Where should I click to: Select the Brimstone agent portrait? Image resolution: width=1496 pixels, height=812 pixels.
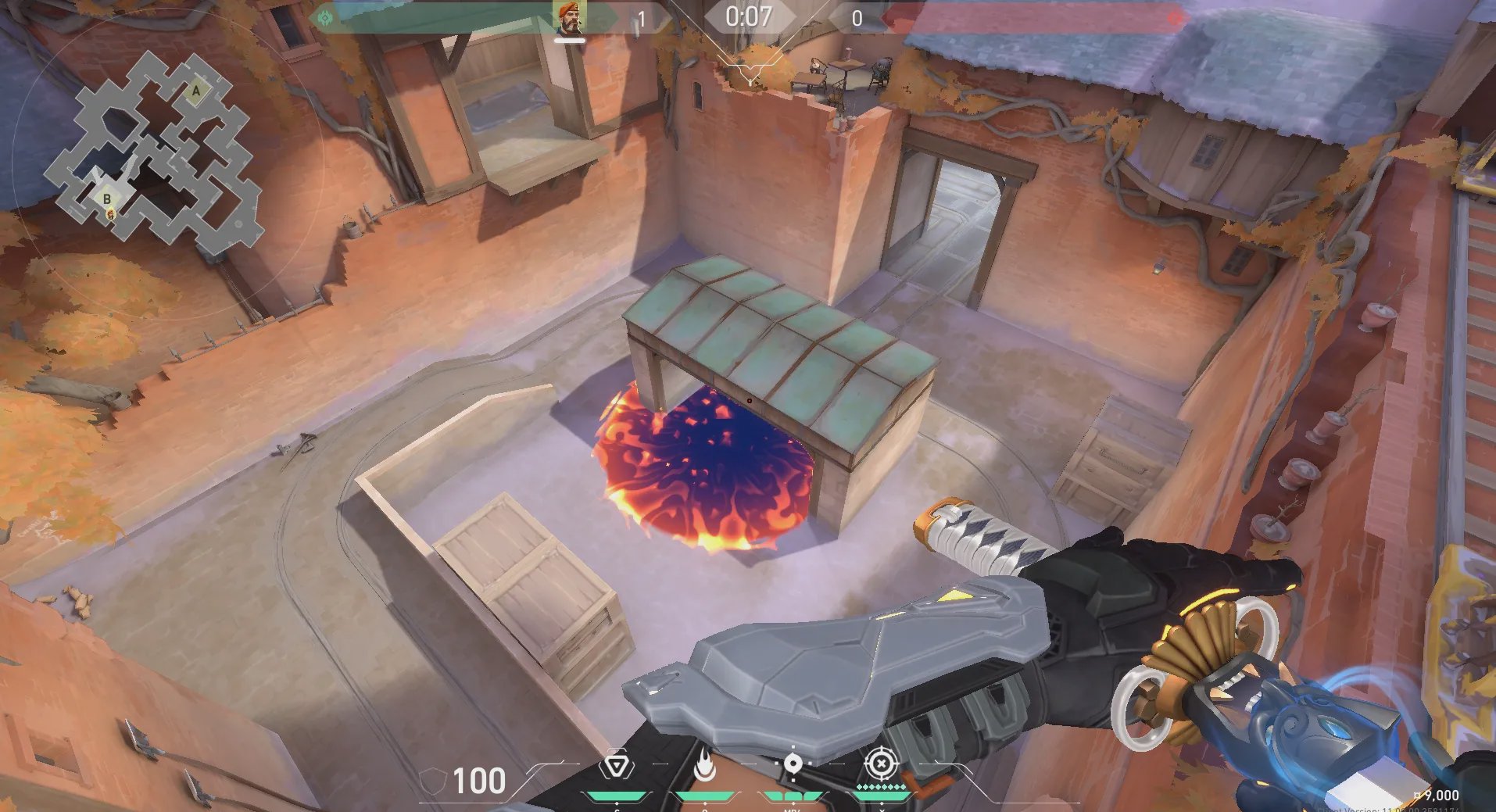click(570, 18)
